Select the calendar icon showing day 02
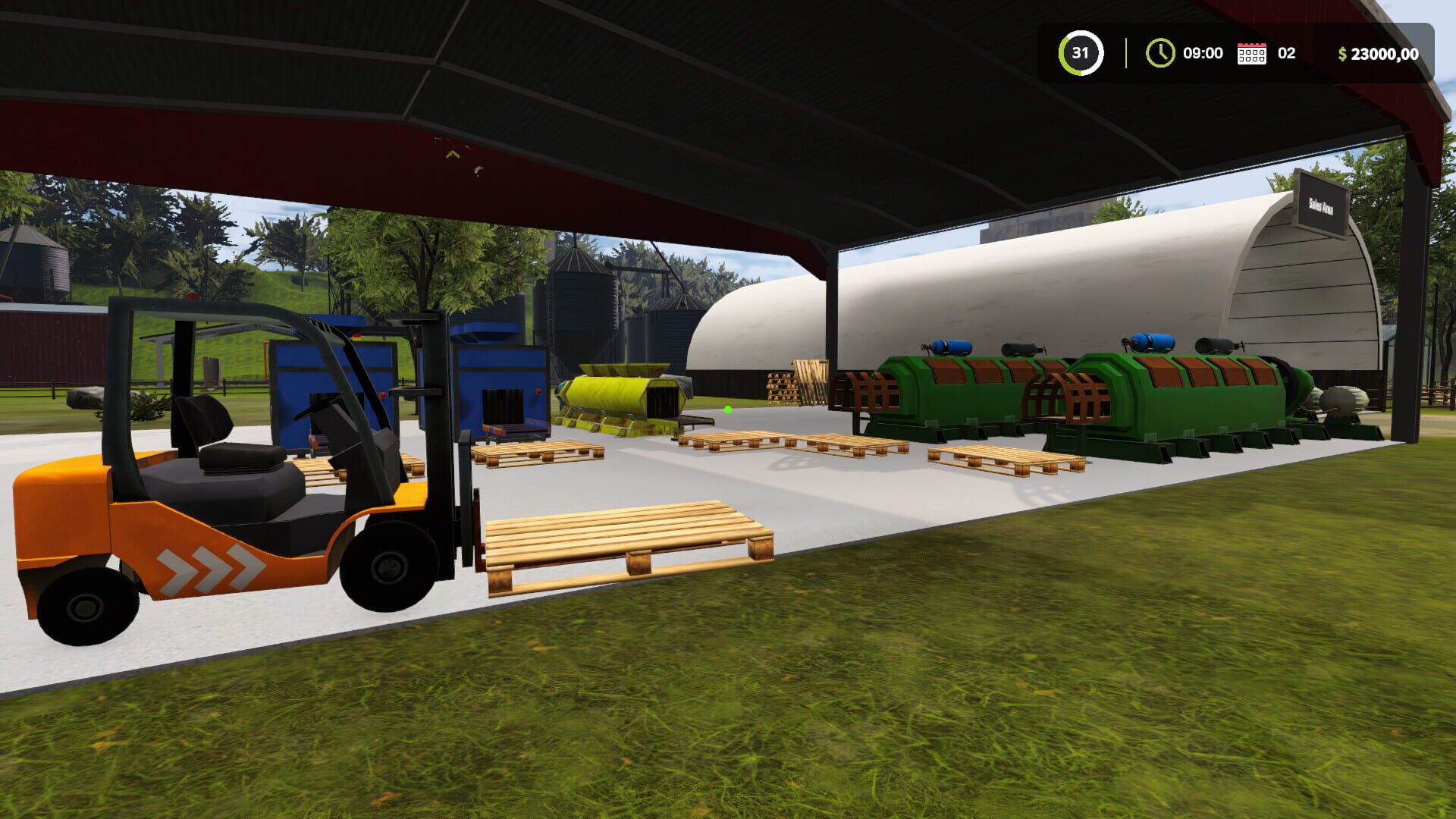Screen dimensions: 1456x819 pyautogui.click(x=1250, y=53)
